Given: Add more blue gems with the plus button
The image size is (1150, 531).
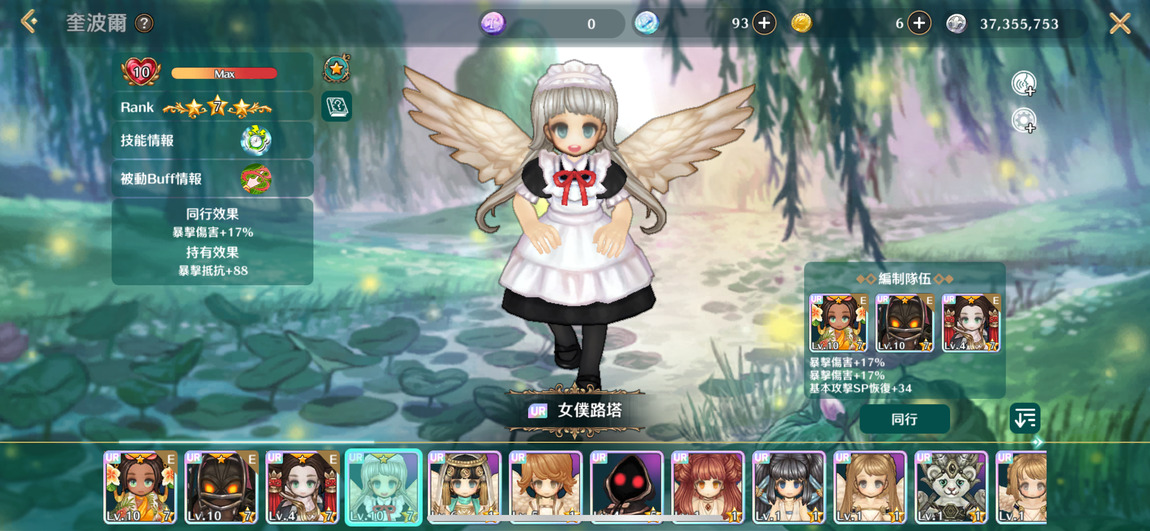Looking at the screenshot, I should 764,23.
